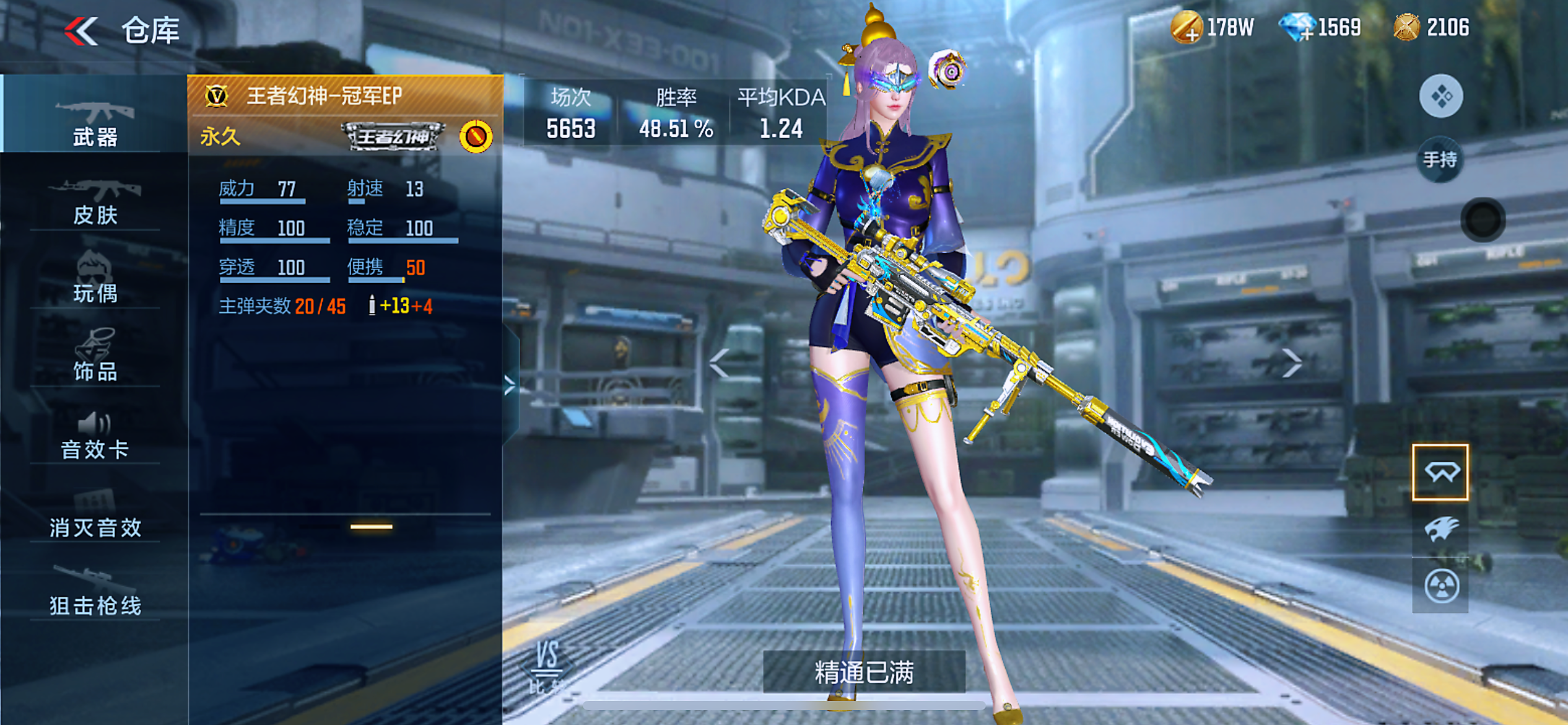This screenshot has width=1568, height=725.
Task: Select the 玩偶 doll category
Action: click(95, 279)
